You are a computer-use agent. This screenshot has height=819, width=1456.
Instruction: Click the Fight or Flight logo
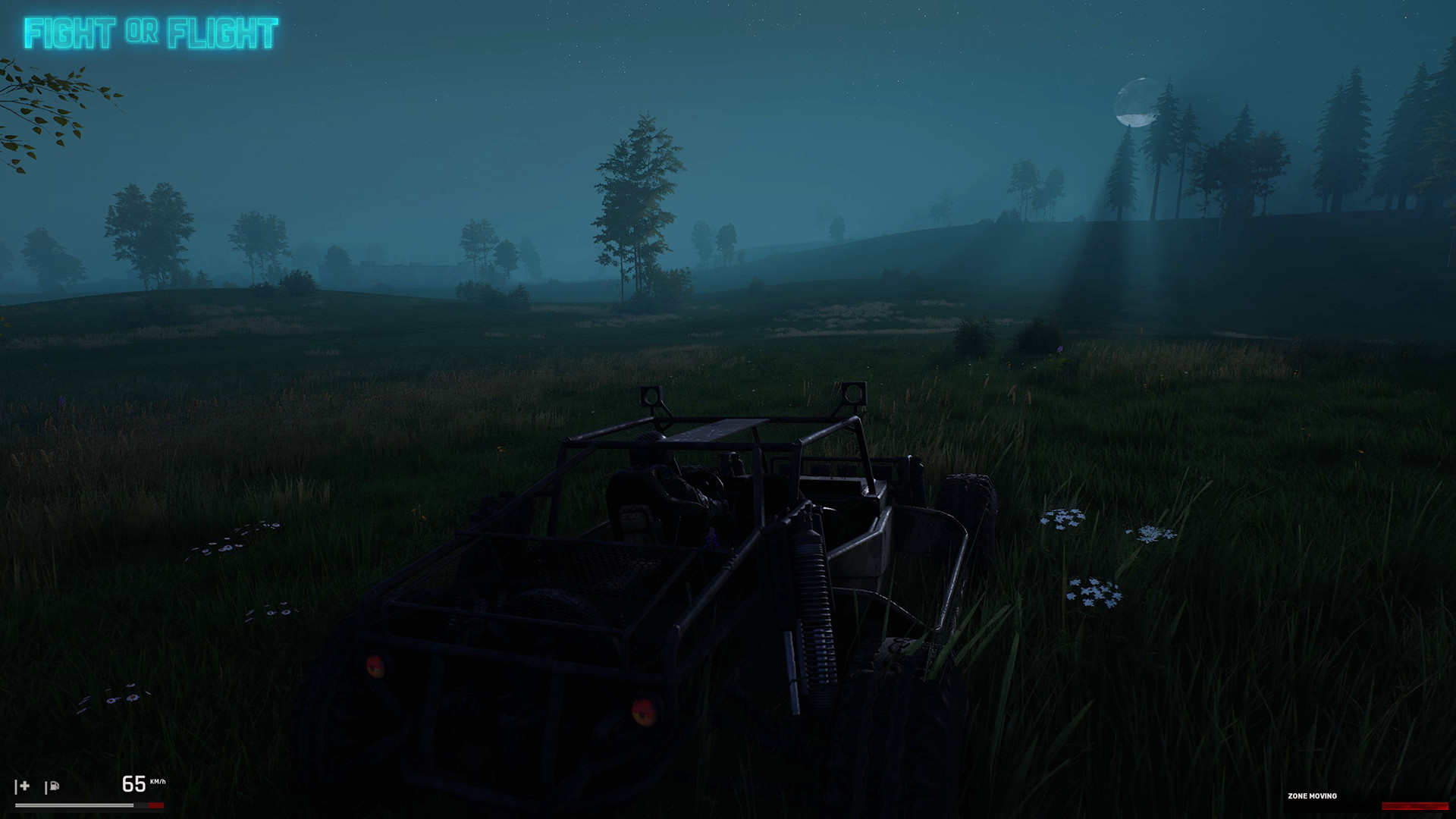coord(151,33)
